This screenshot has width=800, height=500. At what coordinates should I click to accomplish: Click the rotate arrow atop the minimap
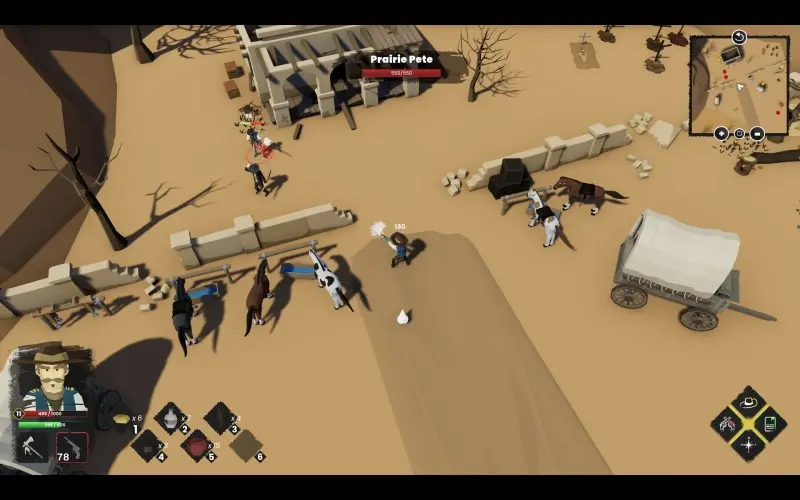point(739,37)
